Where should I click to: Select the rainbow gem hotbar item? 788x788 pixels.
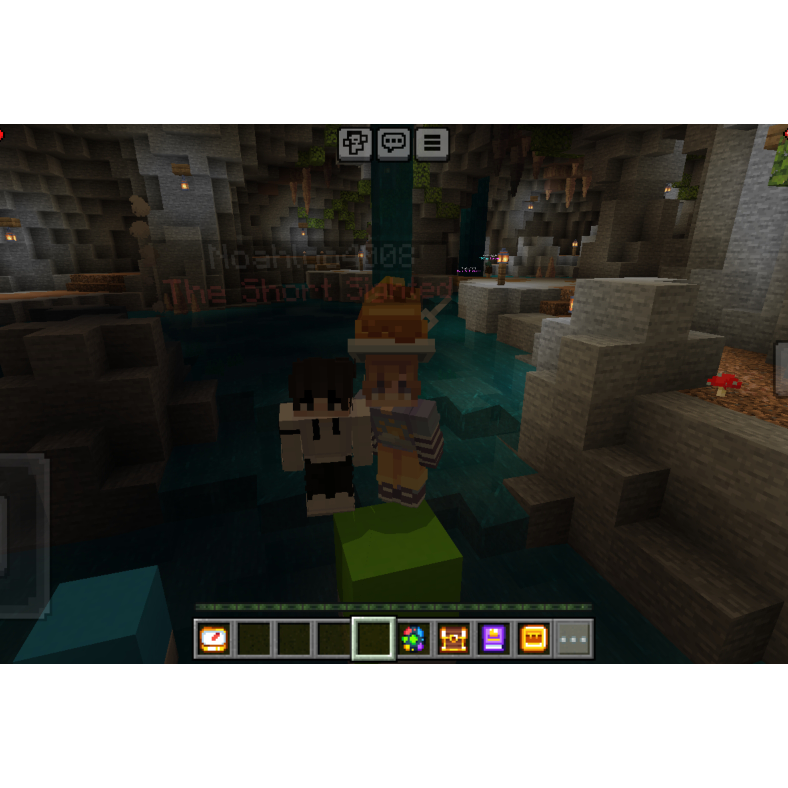[413, 639]
